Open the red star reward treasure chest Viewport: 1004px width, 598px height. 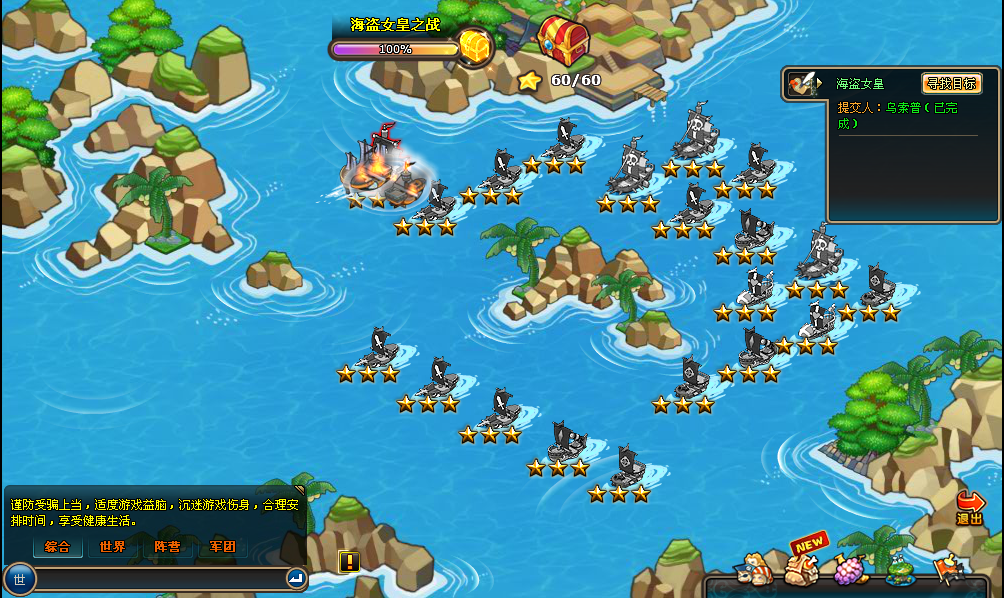pos(563,40)
